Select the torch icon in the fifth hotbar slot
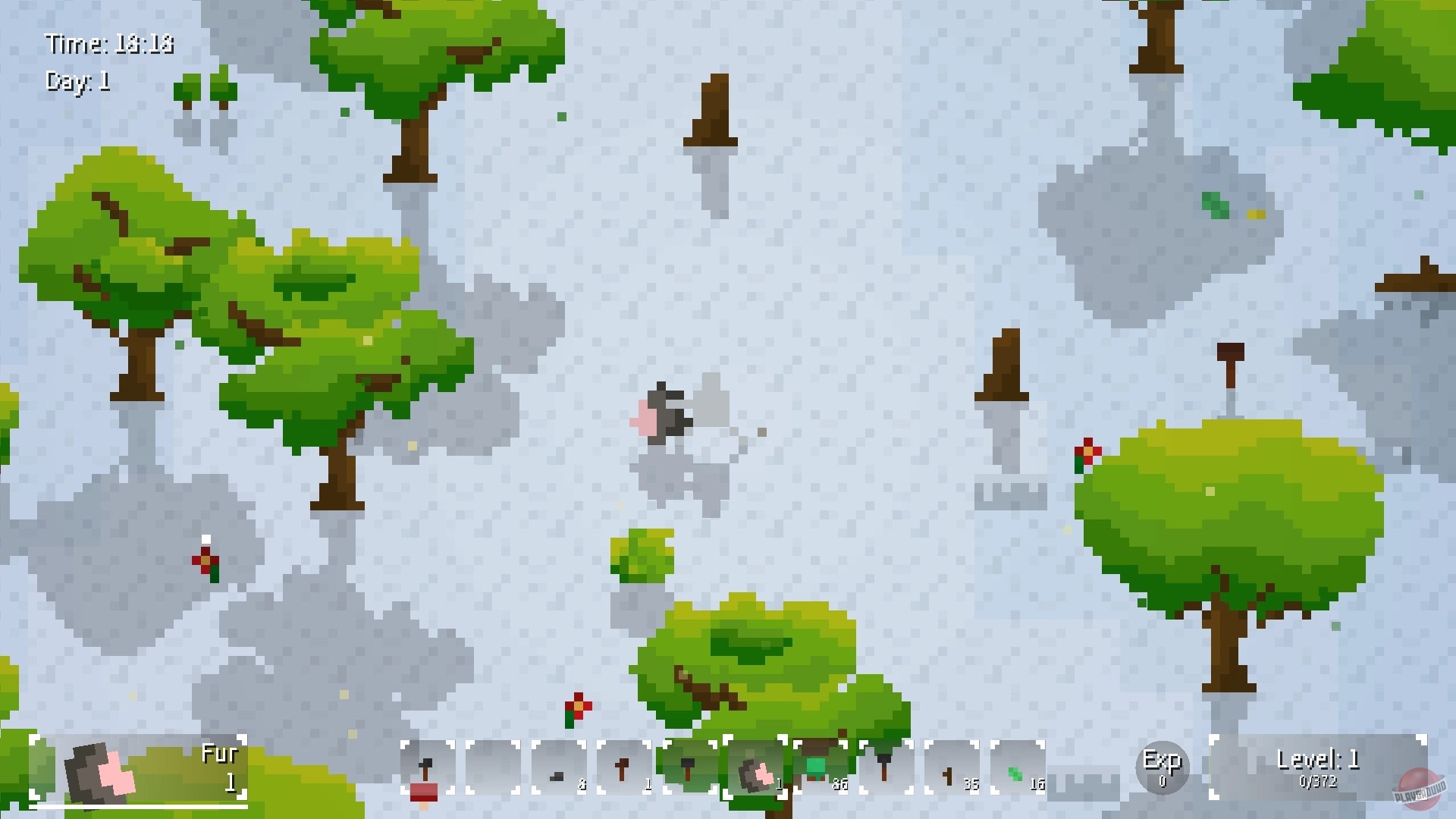 (690, 770)
